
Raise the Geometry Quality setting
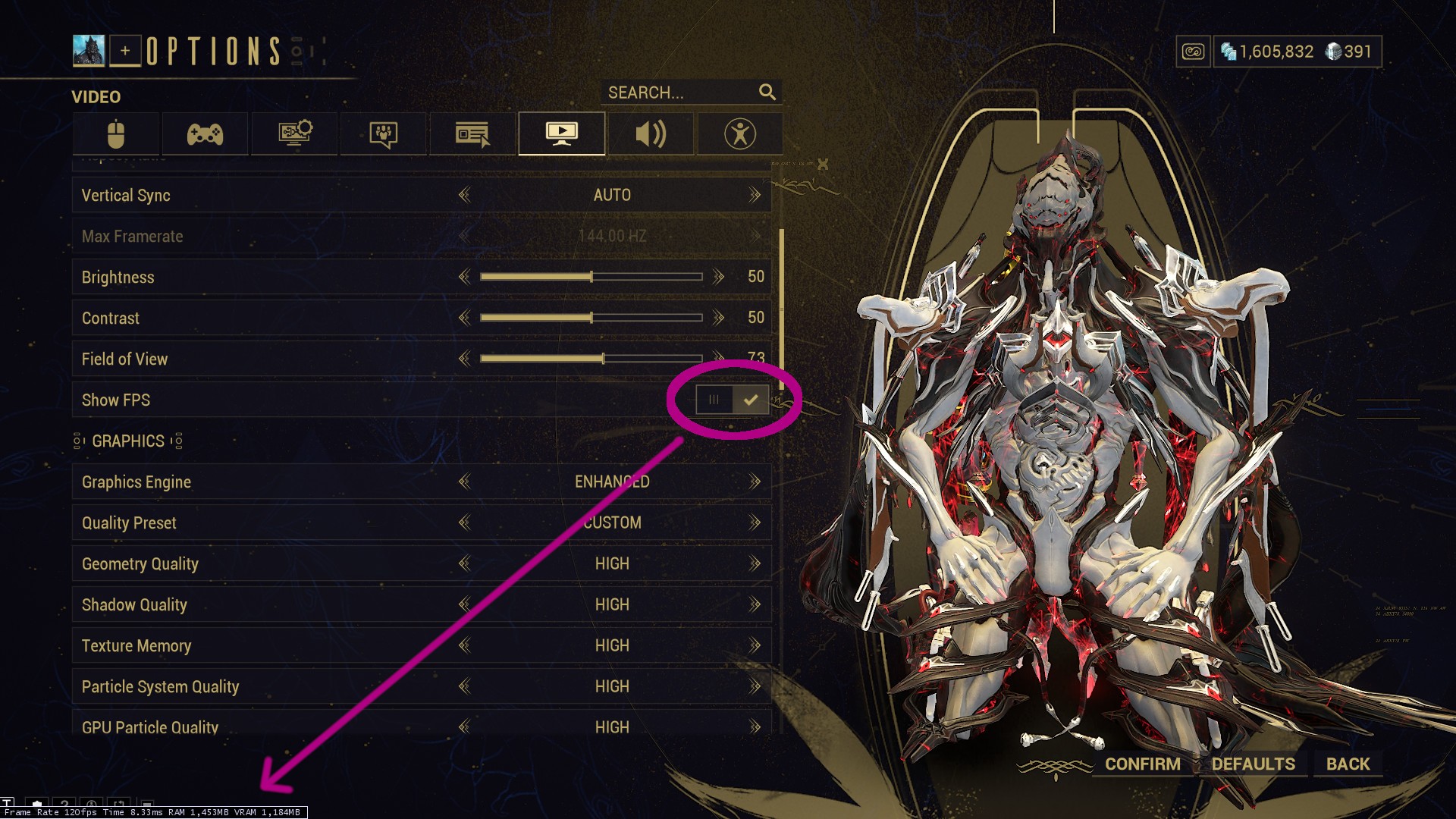tap(755, 563)
